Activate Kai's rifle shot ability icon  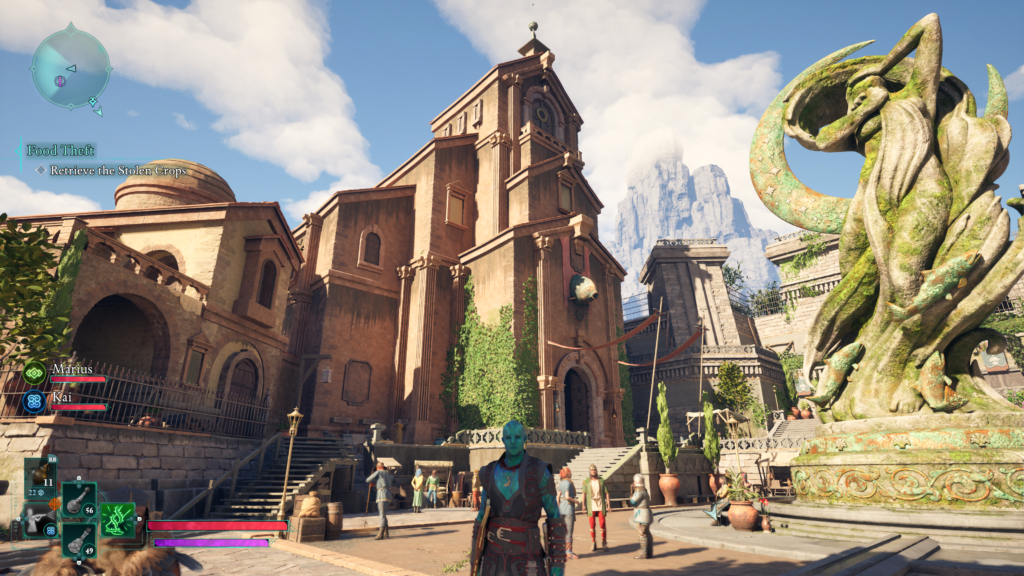coord(37,521)
